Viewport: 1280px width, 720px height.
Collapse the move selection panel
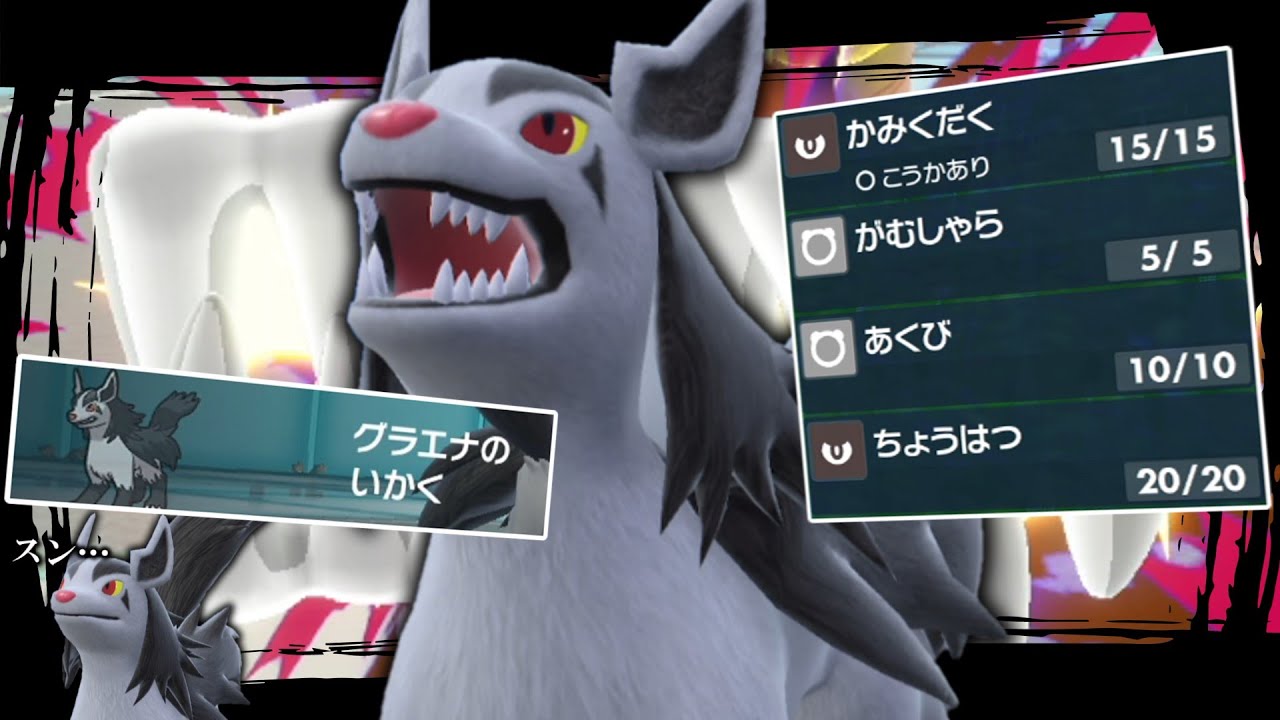(x=1010, y=285)
